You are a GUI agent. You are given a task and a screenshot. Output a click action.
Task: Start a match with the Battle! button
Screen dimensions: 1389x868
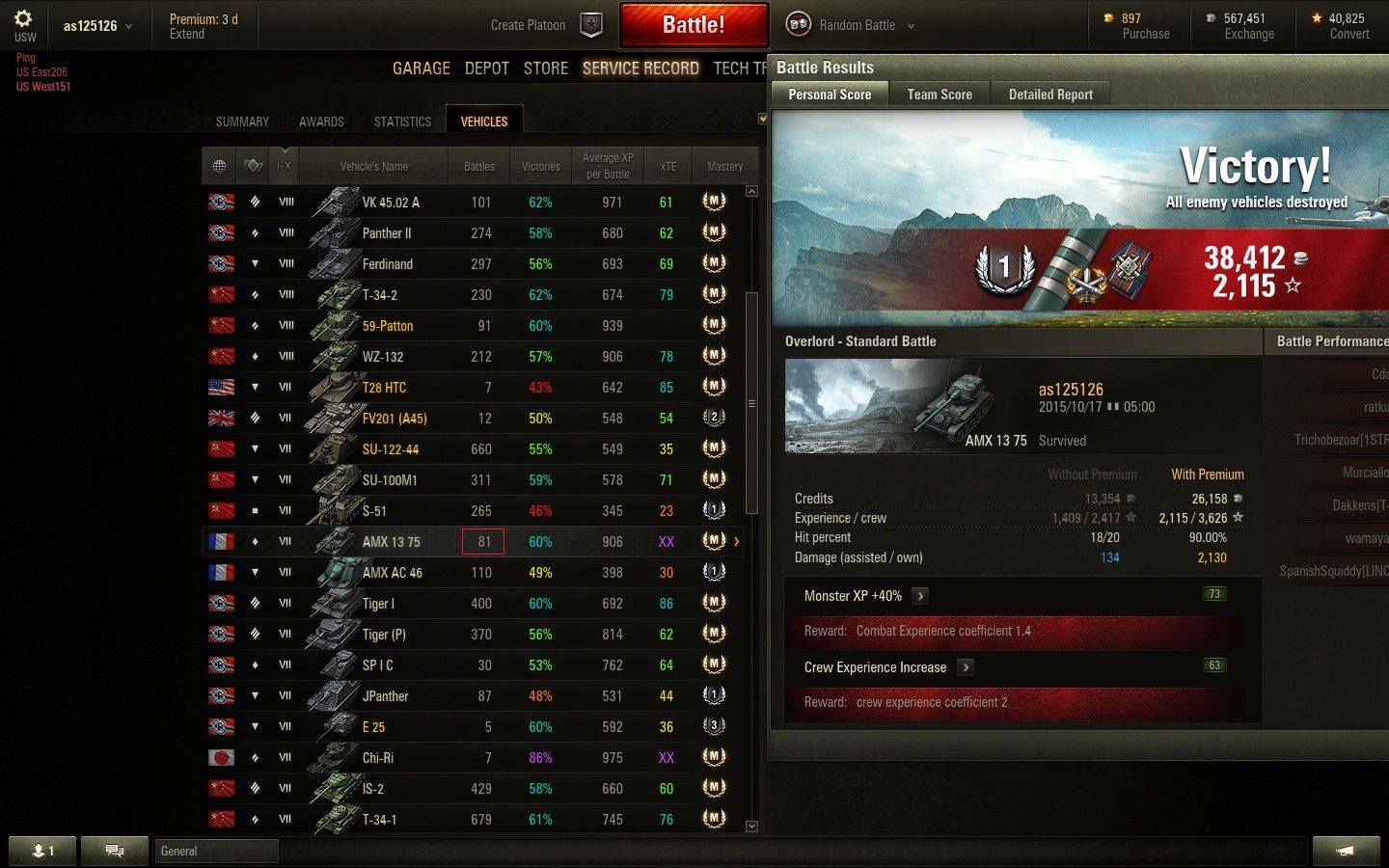pyautogui.click(x=694, y=25)
